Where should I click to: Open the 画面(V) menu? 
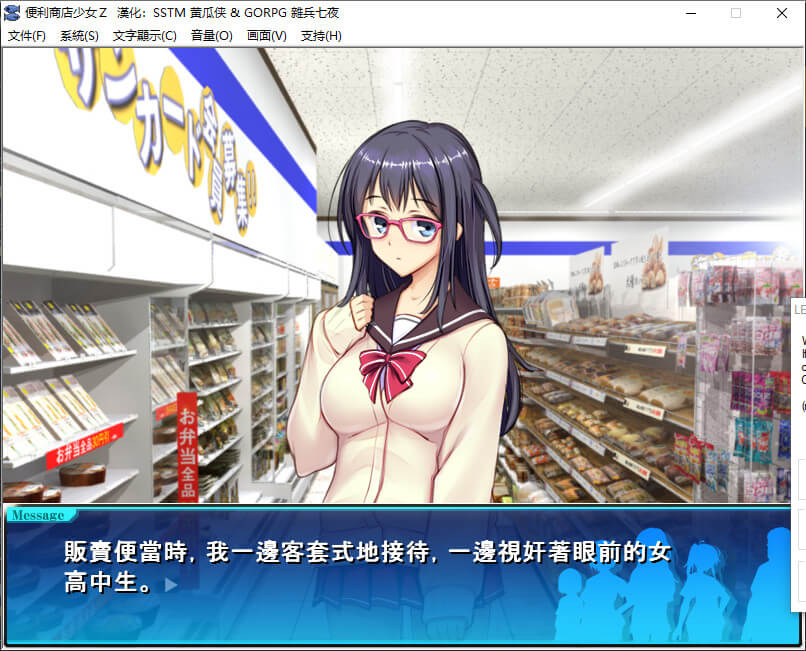(266, 36)
